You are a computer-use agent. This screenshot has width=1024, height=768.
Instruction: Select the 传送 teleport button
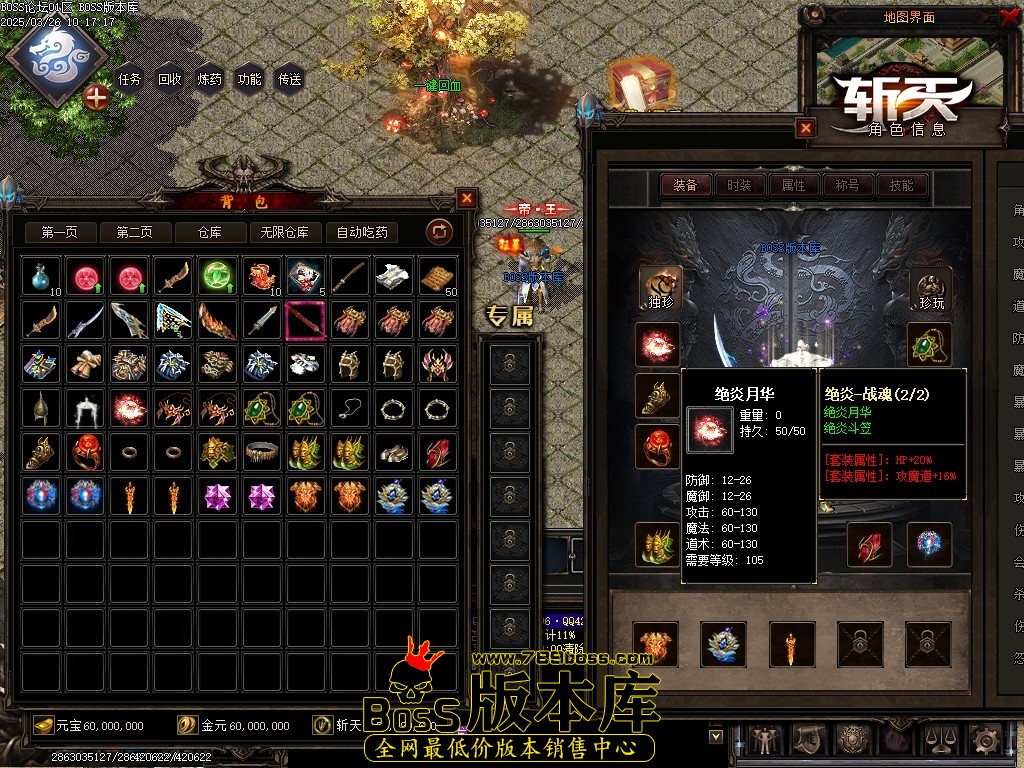point(289,80)
